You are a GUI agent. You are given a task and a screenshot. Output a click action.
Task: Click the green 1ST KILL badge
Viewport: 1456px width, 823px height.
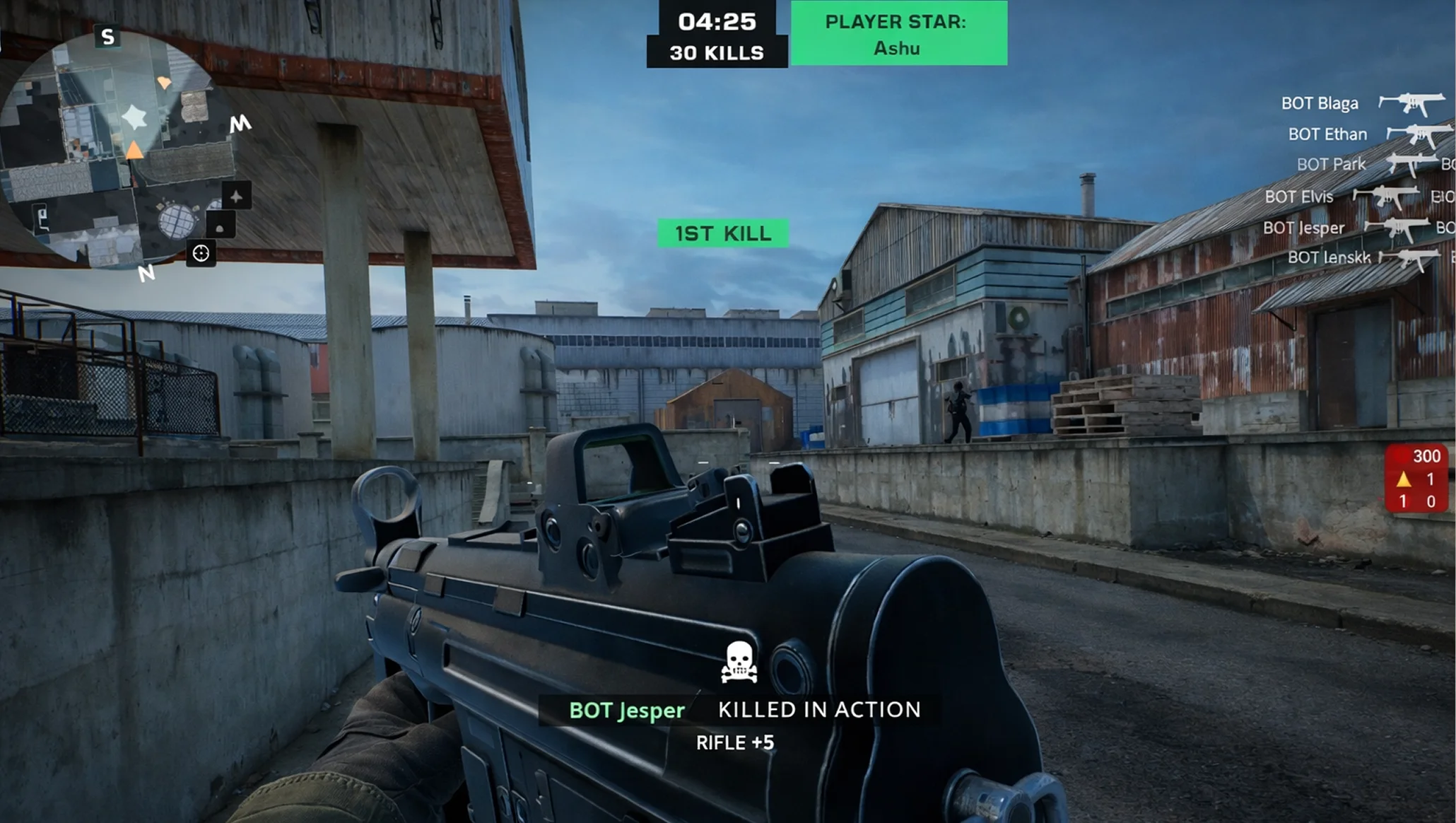click(723, 233)
